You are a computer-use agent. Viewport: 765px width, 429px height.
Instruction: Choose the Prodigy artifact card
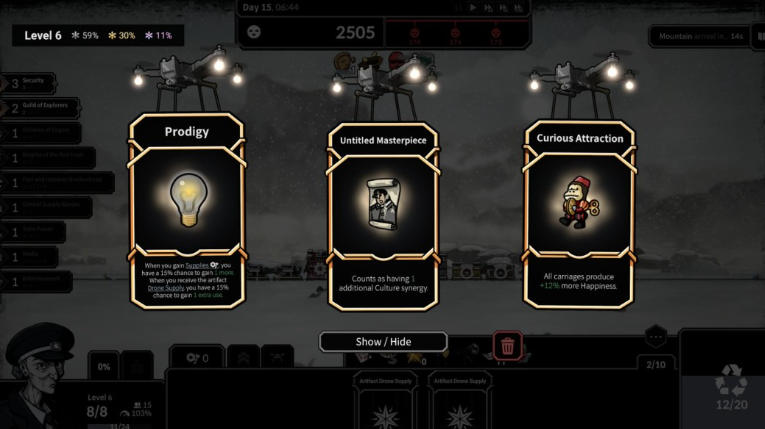186,210
